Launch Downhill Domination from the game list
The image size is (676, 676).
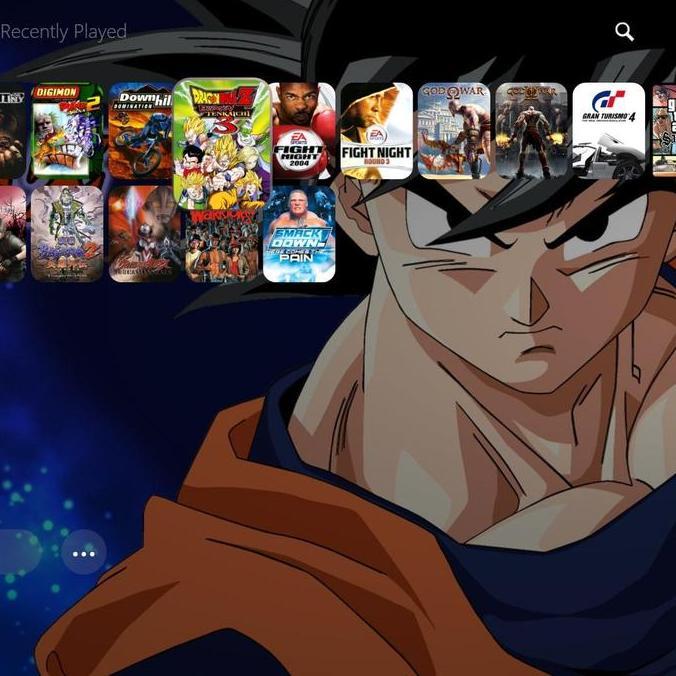point(141,131)
